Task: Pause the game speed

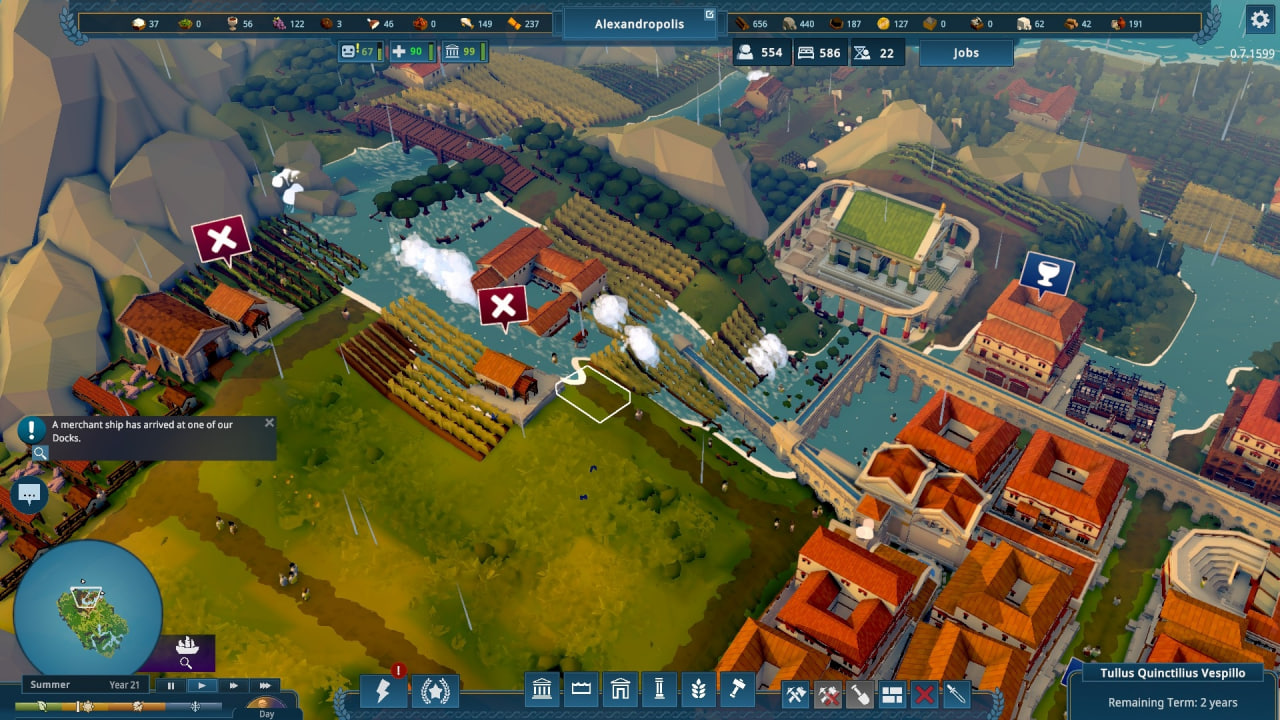Action: pos(171,685)
